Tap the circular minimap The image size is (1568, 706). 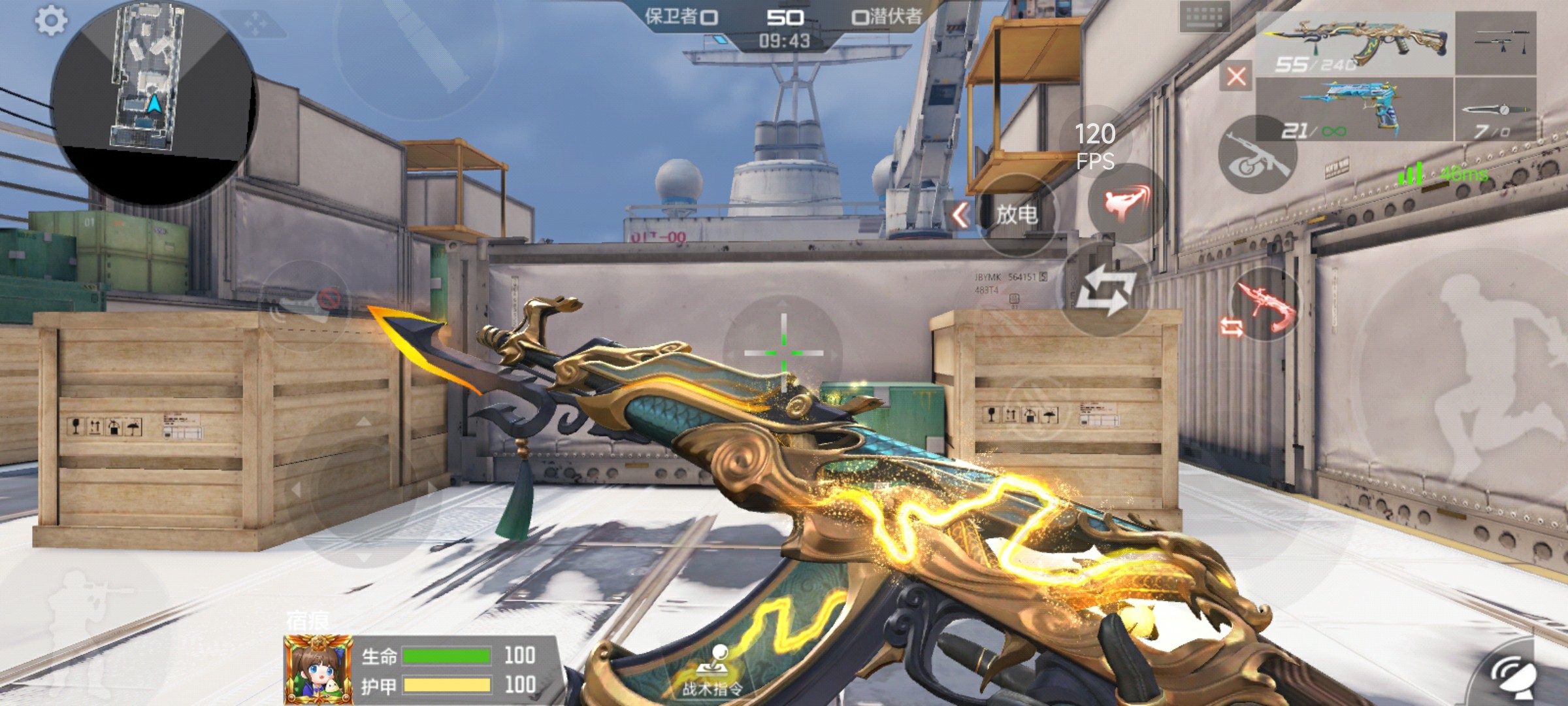pyautogui.click(x=154, y=101)
